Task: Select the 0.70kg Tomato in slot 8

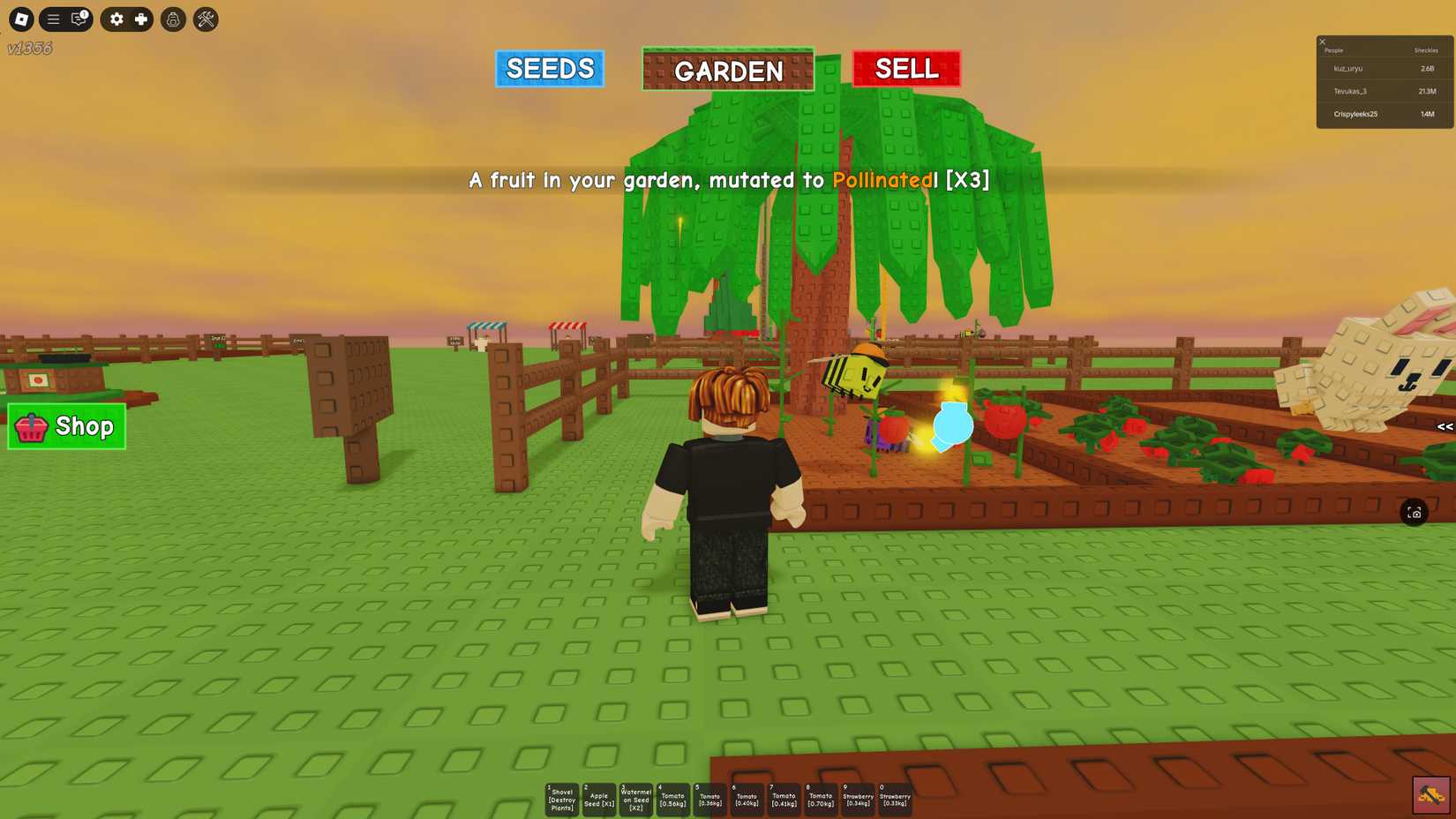Action: coord(820,797)
